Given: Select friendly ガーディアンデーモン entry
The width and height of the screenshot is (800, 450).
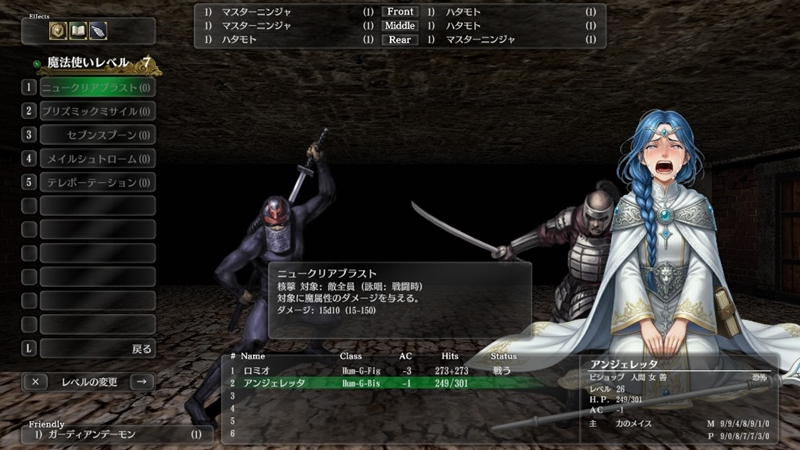Looking at the screenshot, I should 110,435.
